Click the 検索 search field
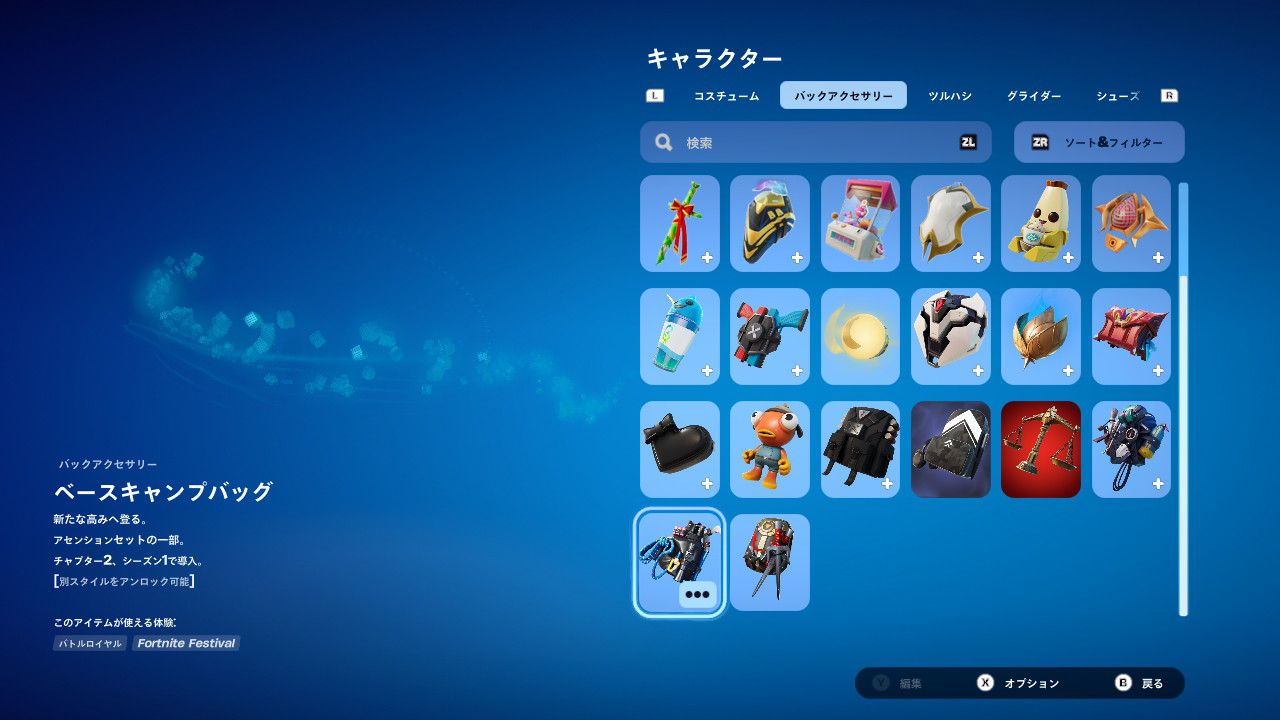This screenshot has width=1280, height=720. point(815,143)
